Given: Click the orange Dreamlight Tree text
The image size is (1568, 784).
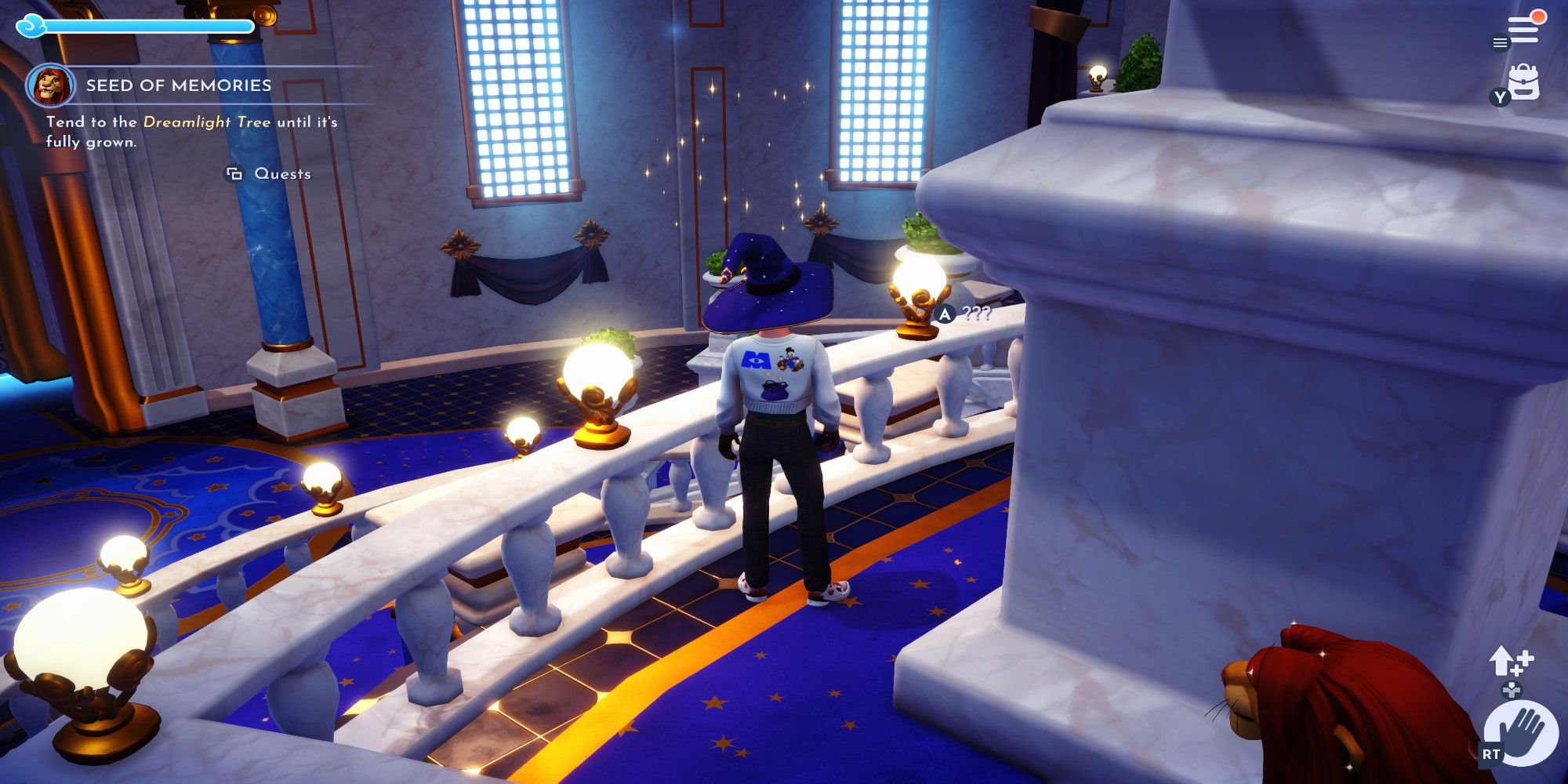Looking at the screenshot, I should pos(207,122).
